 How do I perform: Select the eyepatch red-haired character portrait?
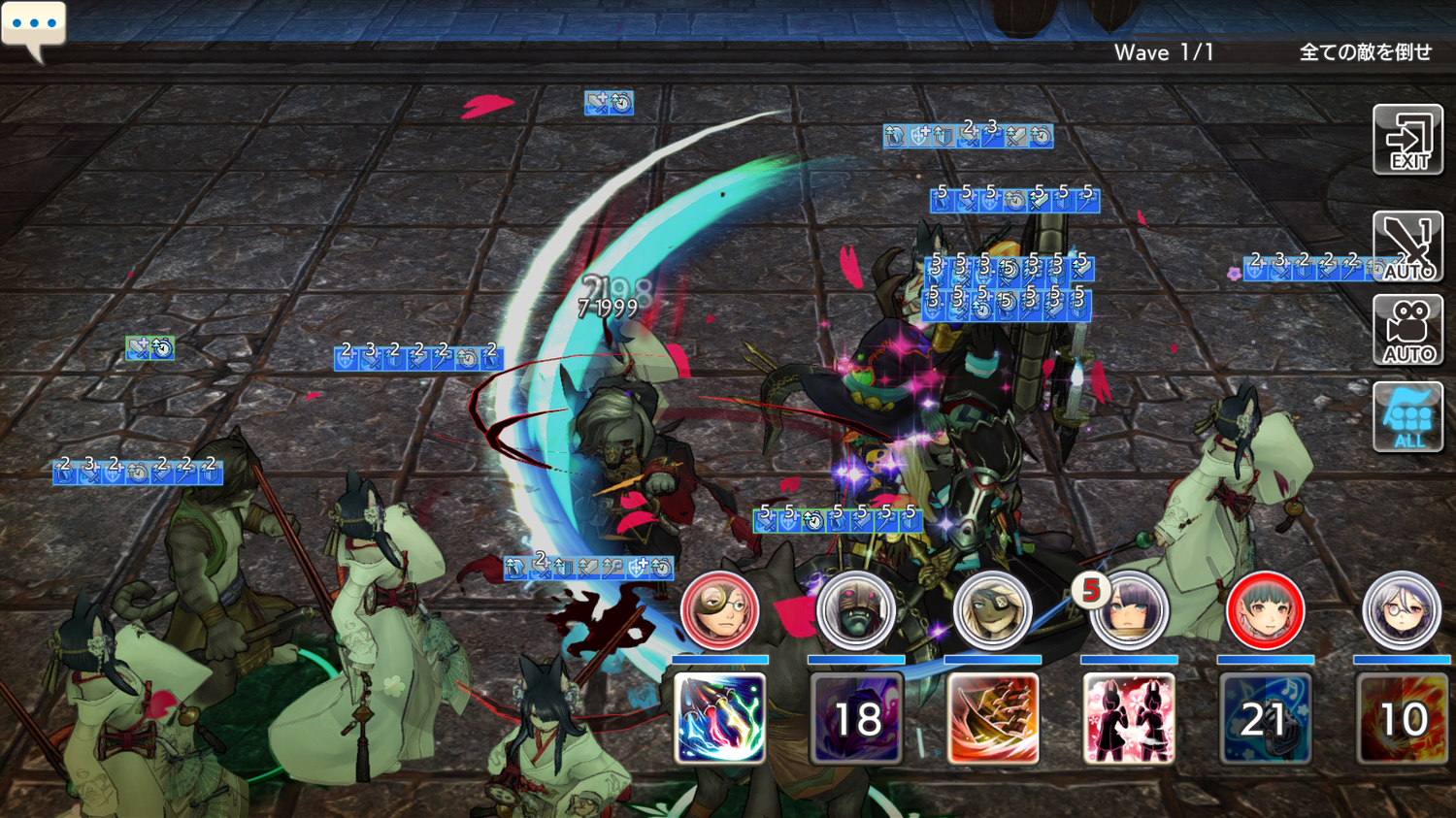pyautogui.click(x=719, y=611)
